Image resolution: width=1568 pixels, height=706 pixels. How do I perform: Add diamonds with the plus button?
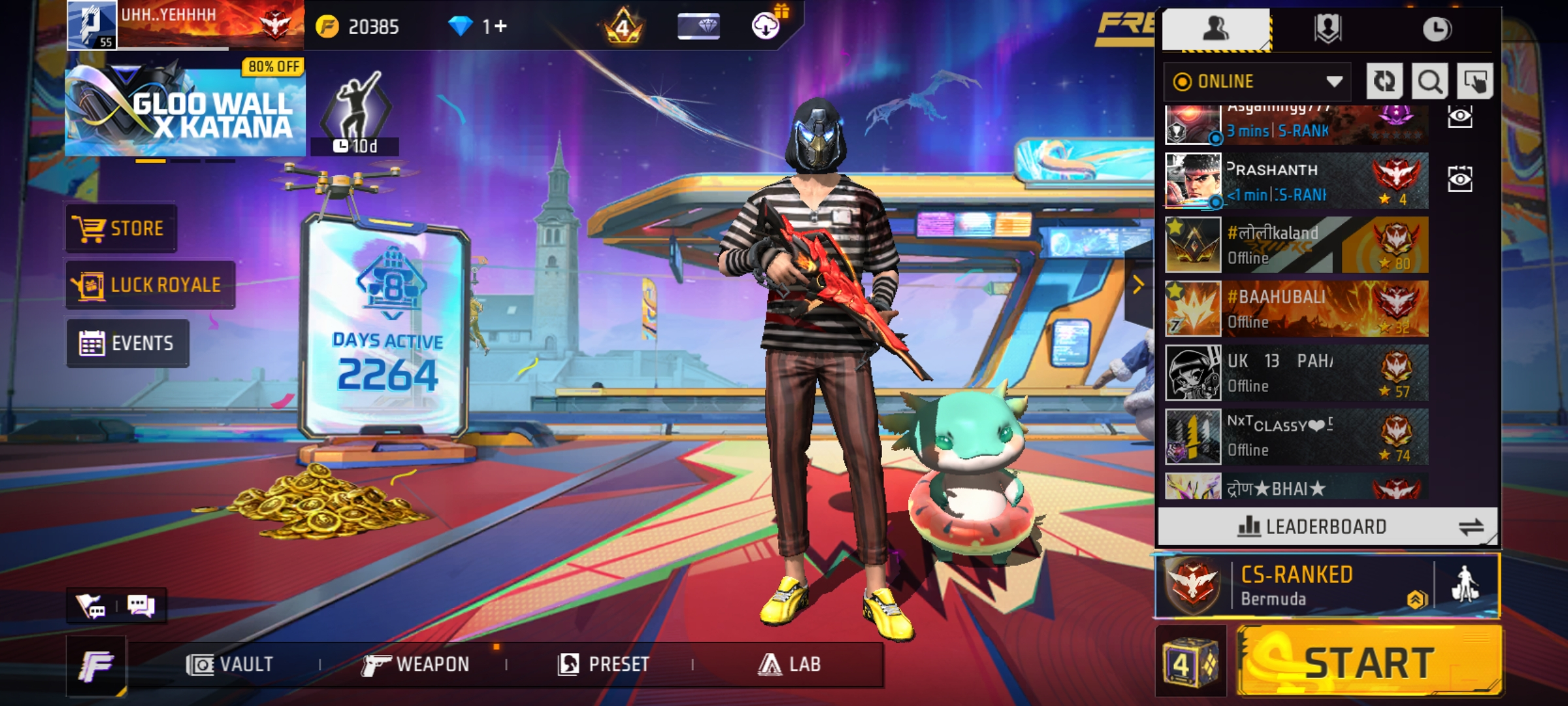click(x=501, y=26)
